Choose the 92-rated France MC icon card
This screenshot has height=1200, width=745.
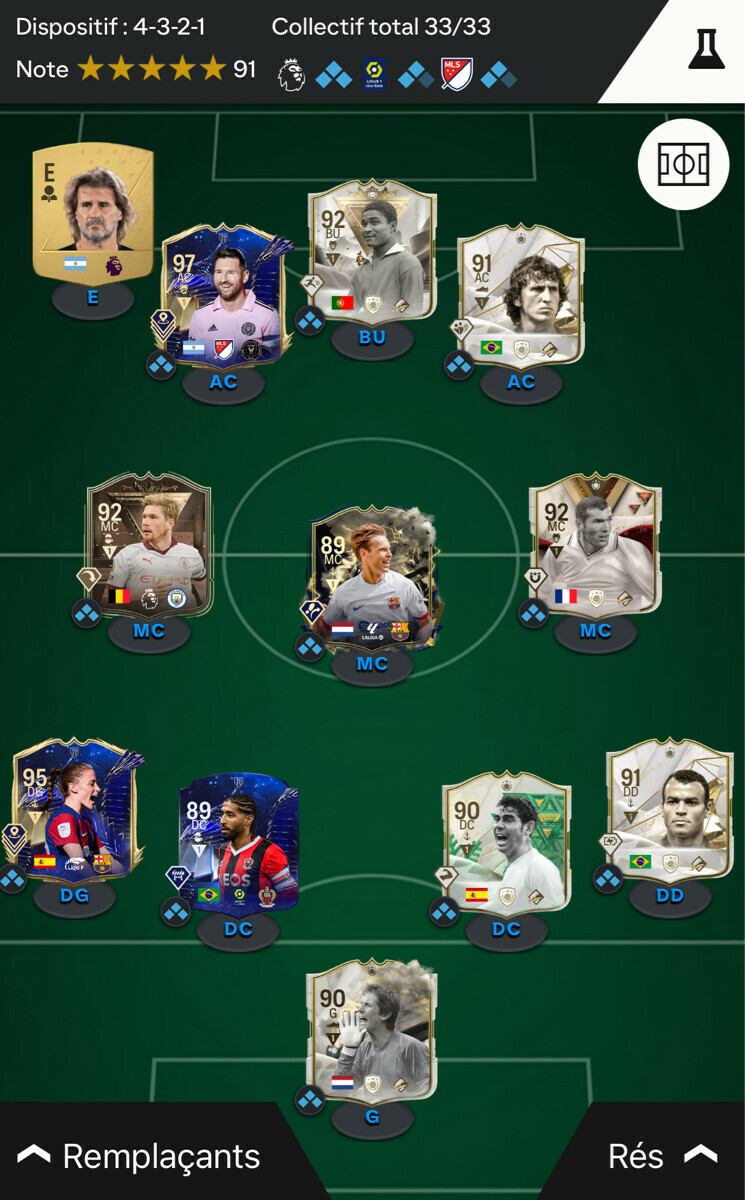[595, 545]
